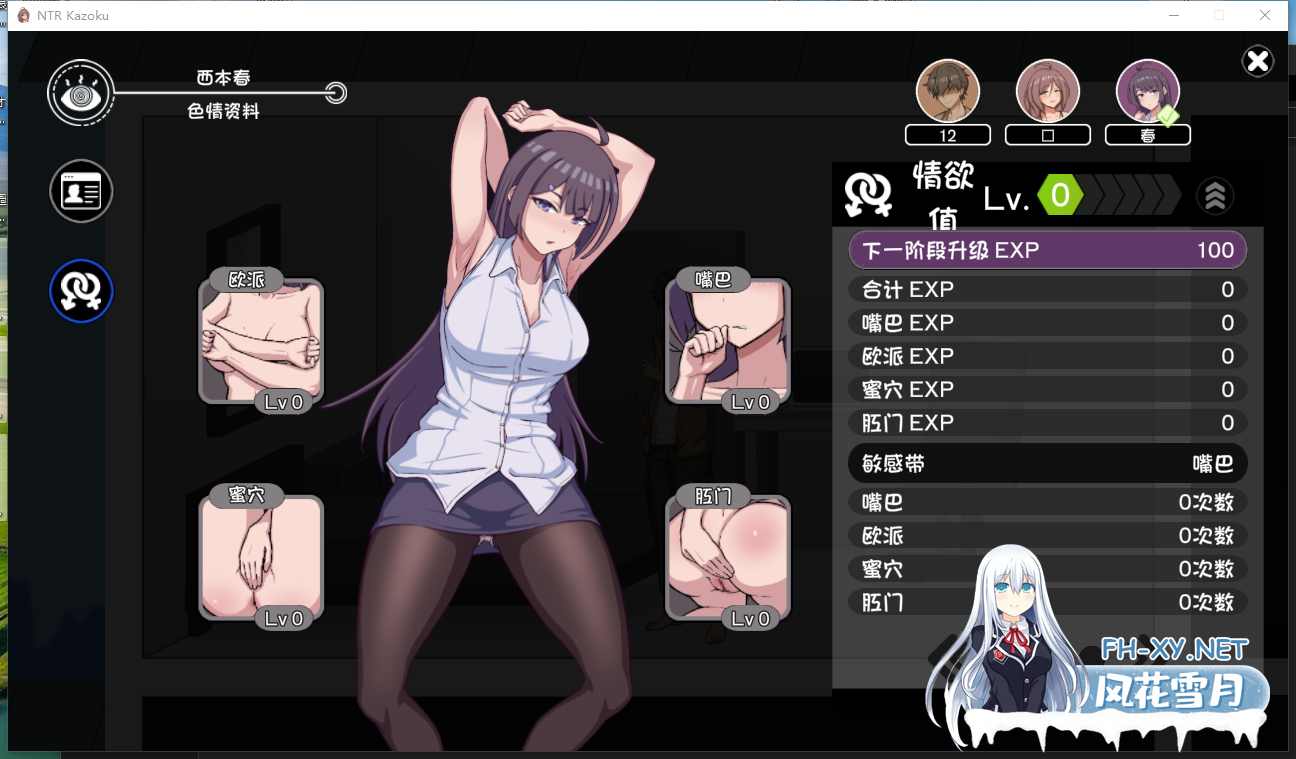Select the 蜜穴 body part panel

click(x=261, y=557)
